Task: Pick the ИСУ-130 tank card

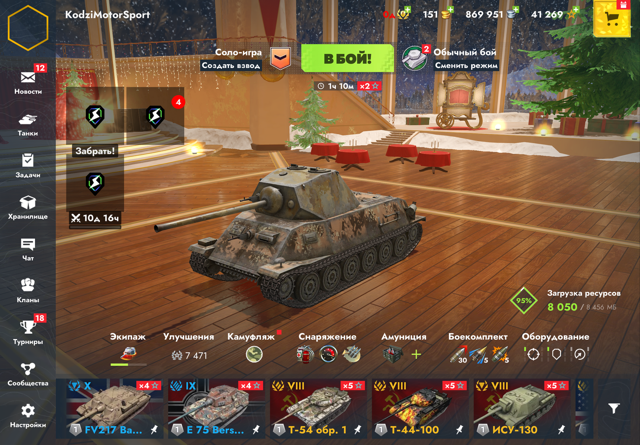Action: coord(521,409)
